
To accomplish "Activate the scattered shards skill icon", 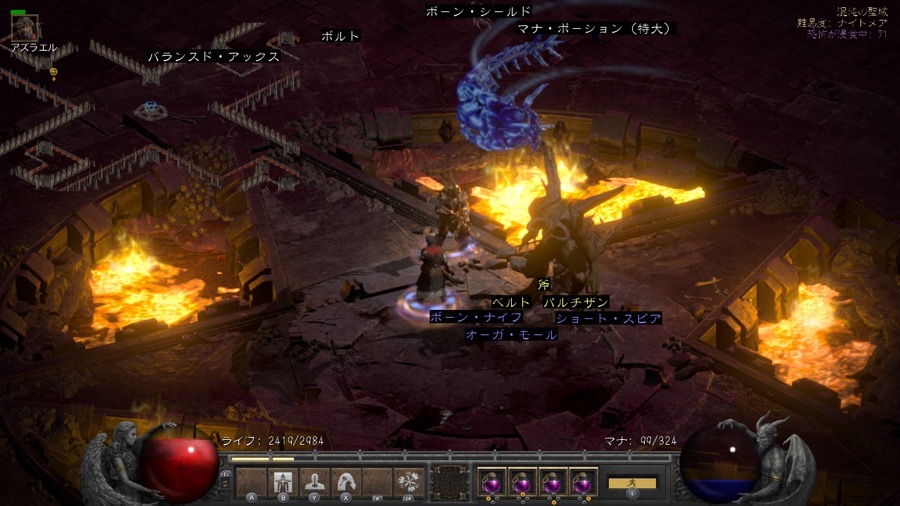I will [408, 482].
